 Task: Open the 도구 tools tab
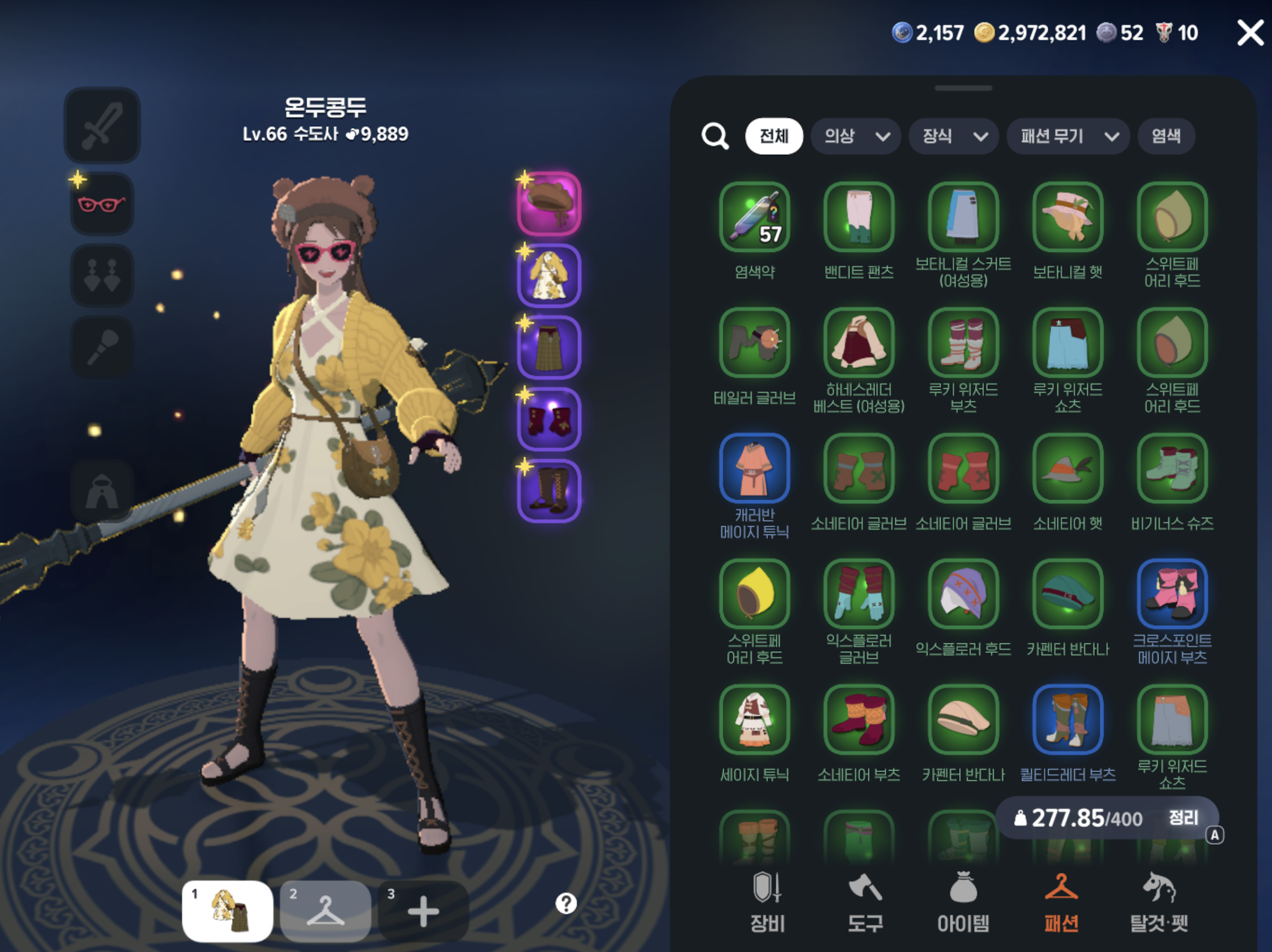(865, 902)
